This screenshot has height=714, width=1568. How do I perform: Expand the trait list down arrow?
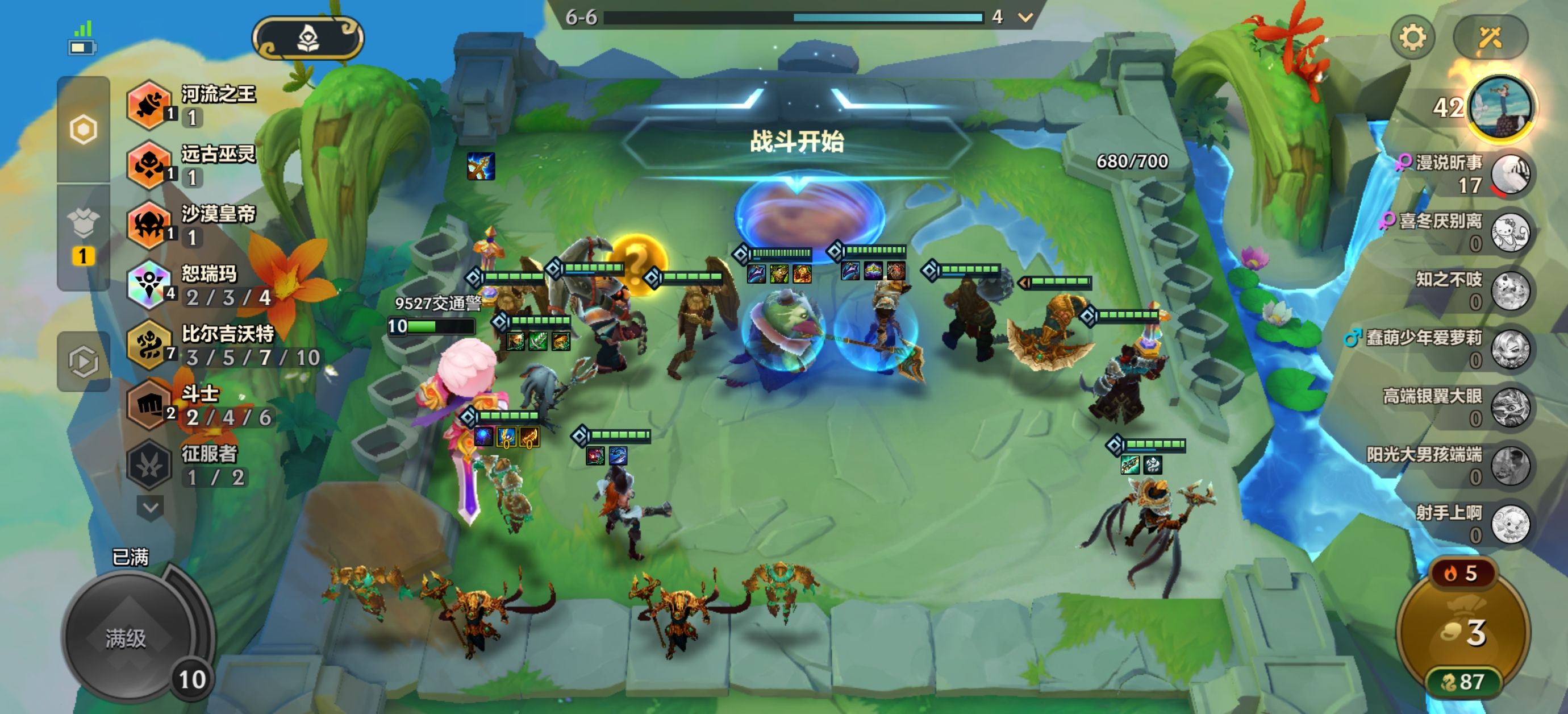point(151,507)
